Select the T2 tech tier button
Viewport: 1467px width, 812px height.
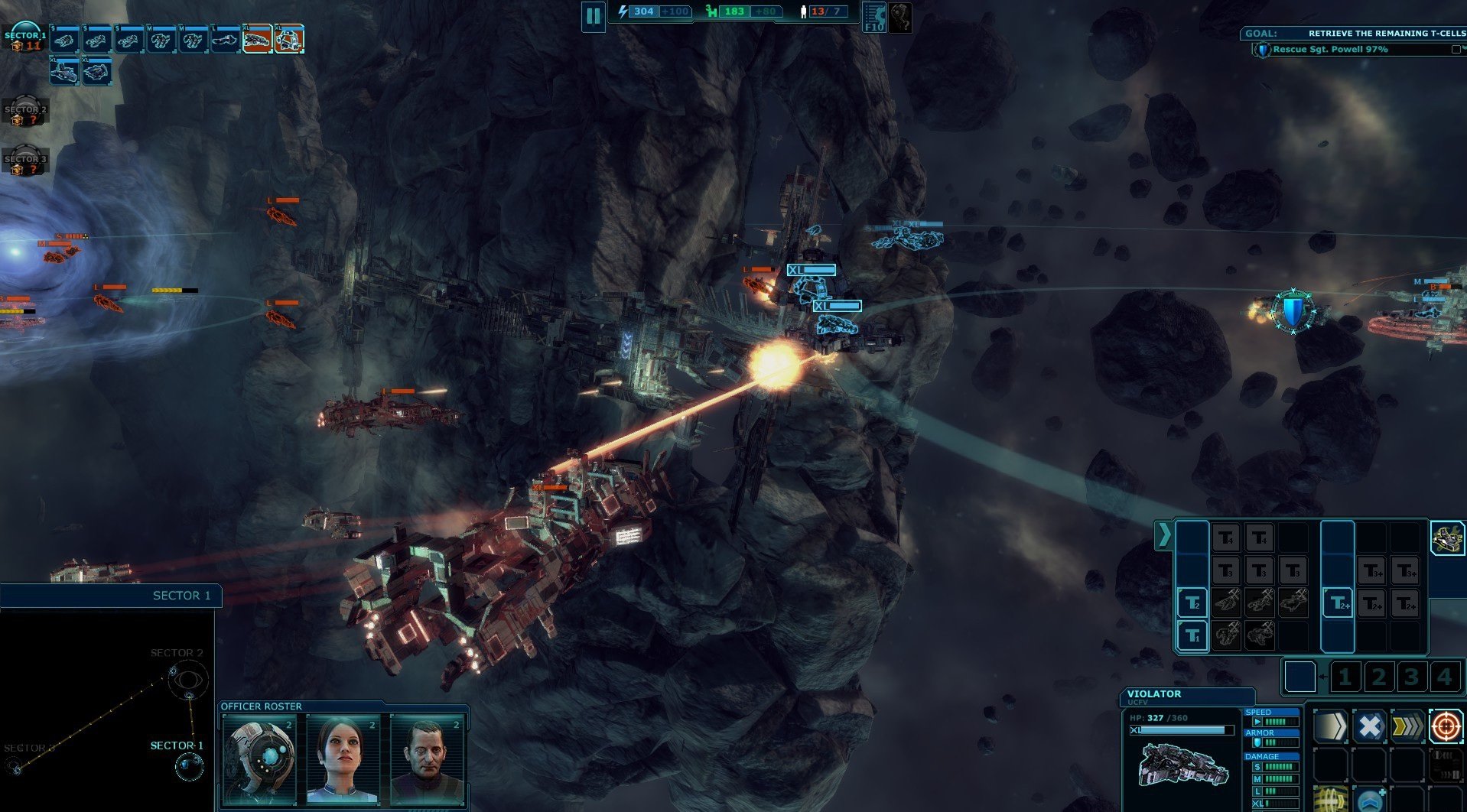click(x=1192, y=603)
